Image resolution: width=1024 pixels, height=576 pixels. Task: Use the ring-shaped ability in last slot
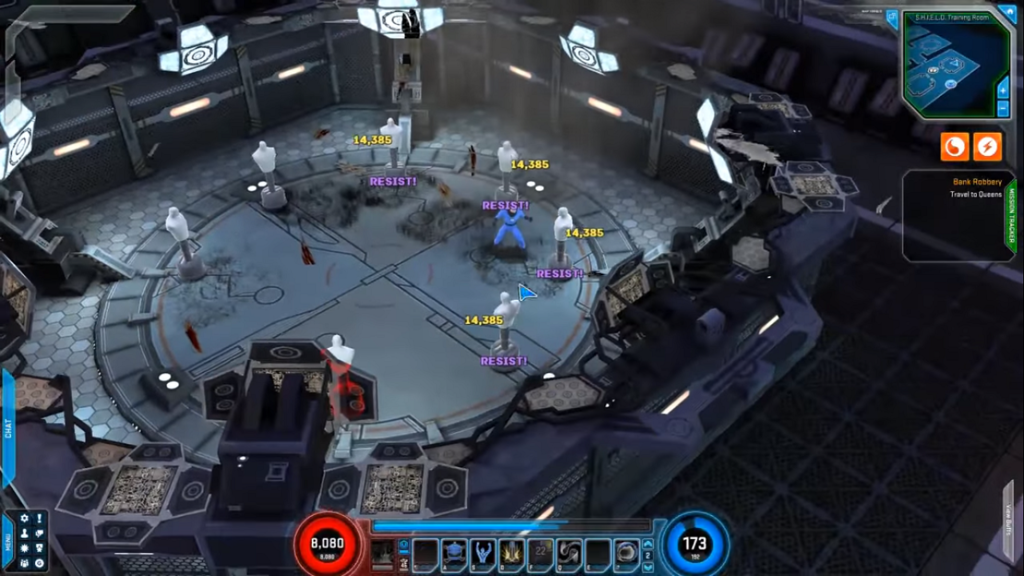628,553
